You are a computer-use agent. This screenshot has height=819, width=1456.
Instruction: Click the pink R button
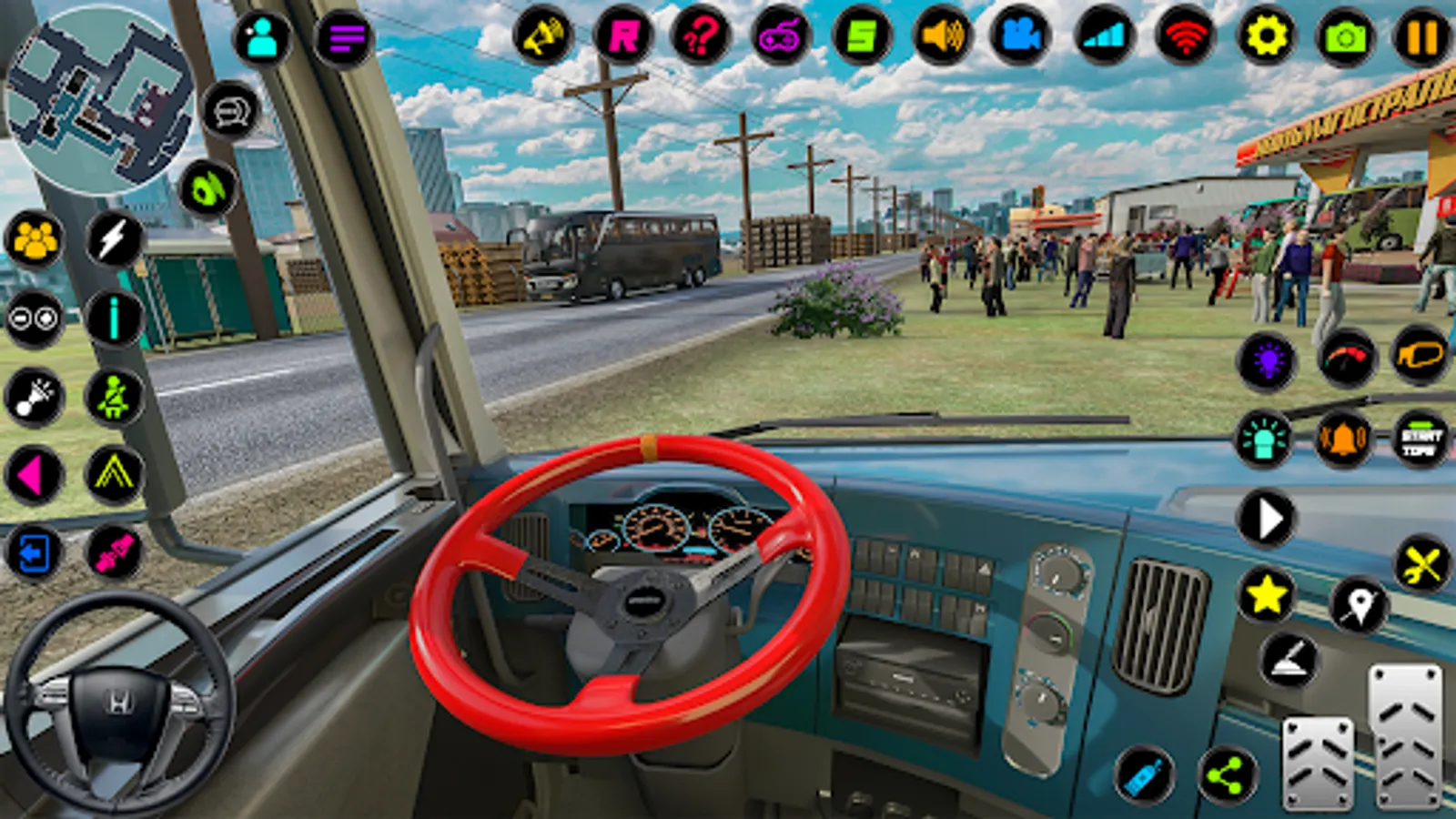623,36
